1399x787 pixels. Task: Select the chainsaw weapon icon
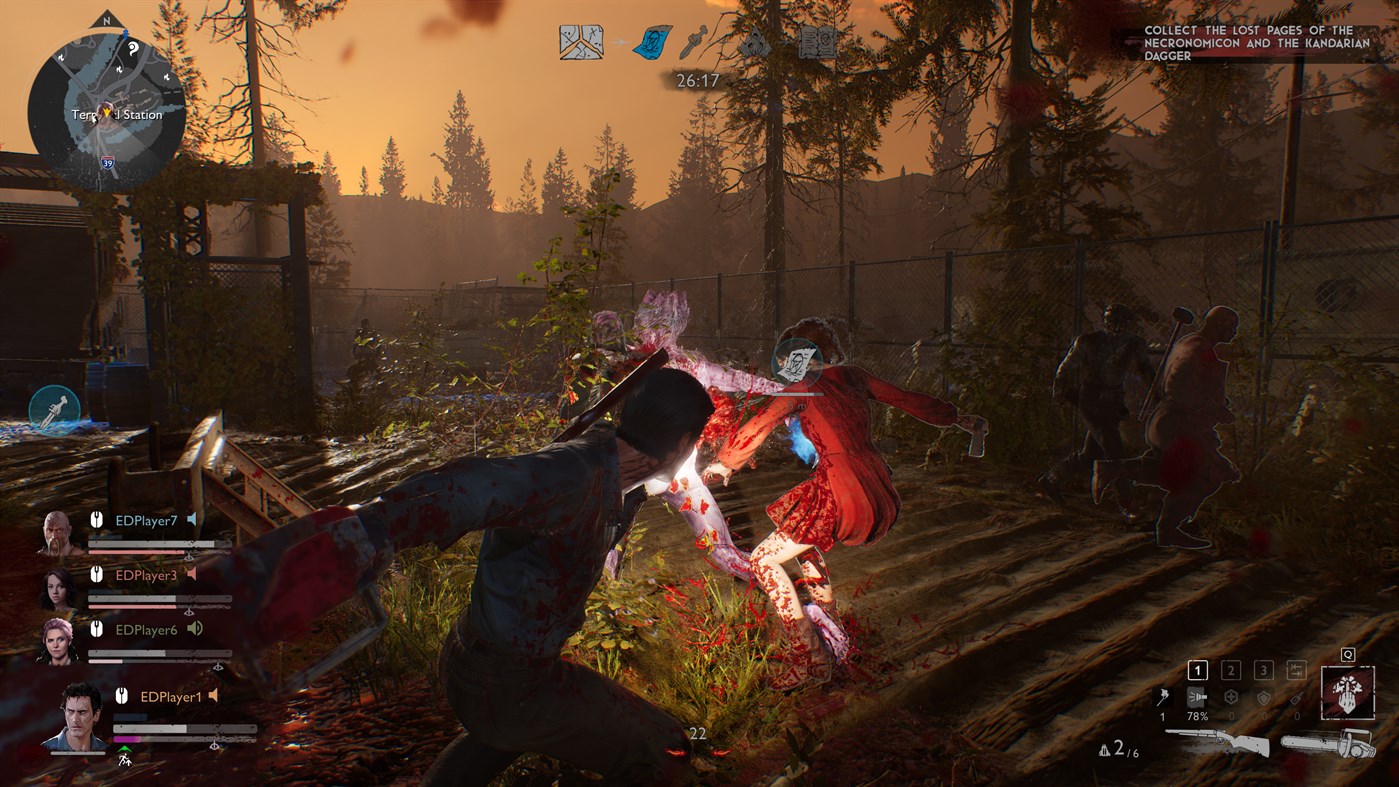point(1328,743)
